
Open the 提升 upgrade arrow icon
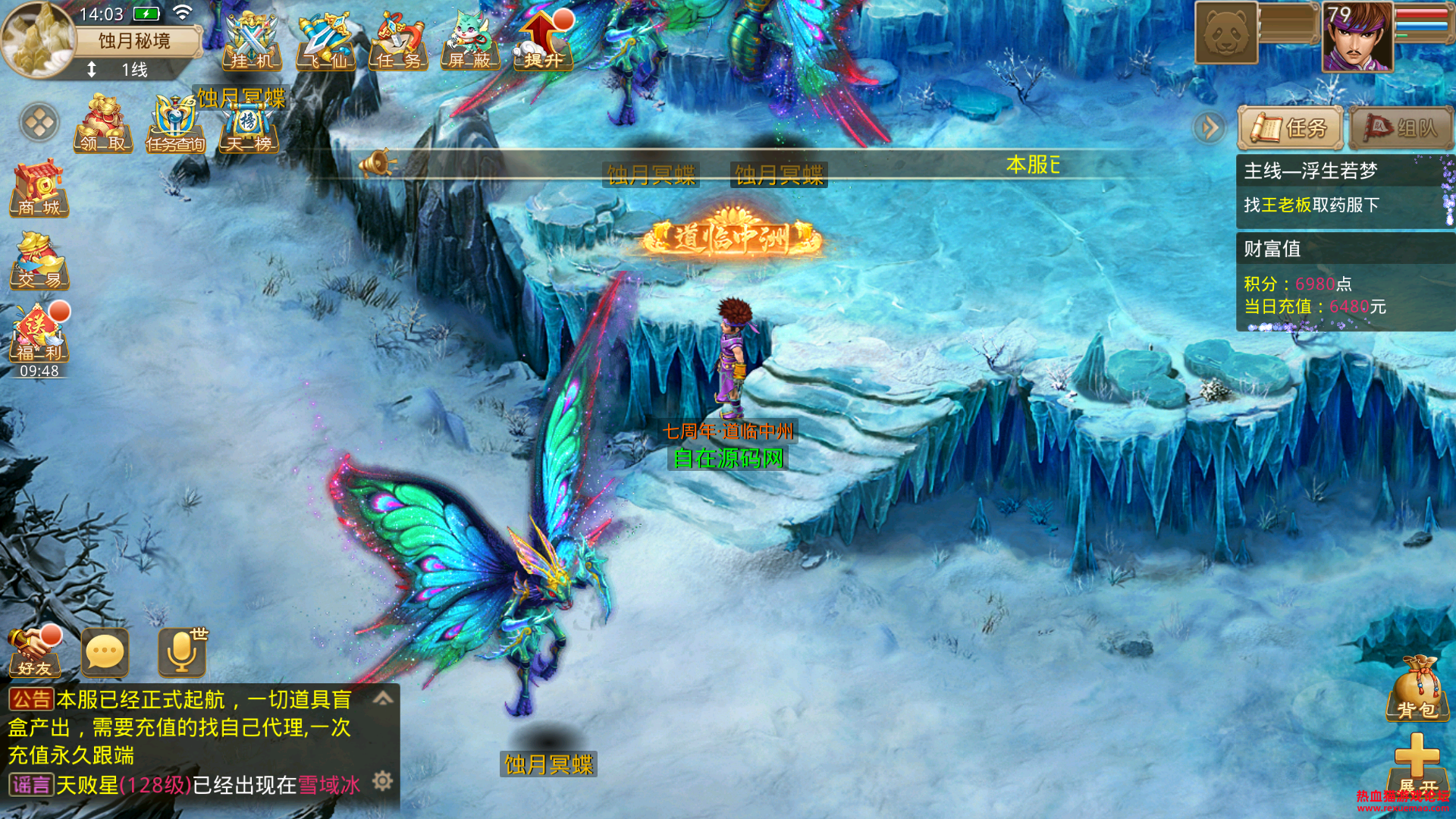pyautogui.click(x=544, y=42)
